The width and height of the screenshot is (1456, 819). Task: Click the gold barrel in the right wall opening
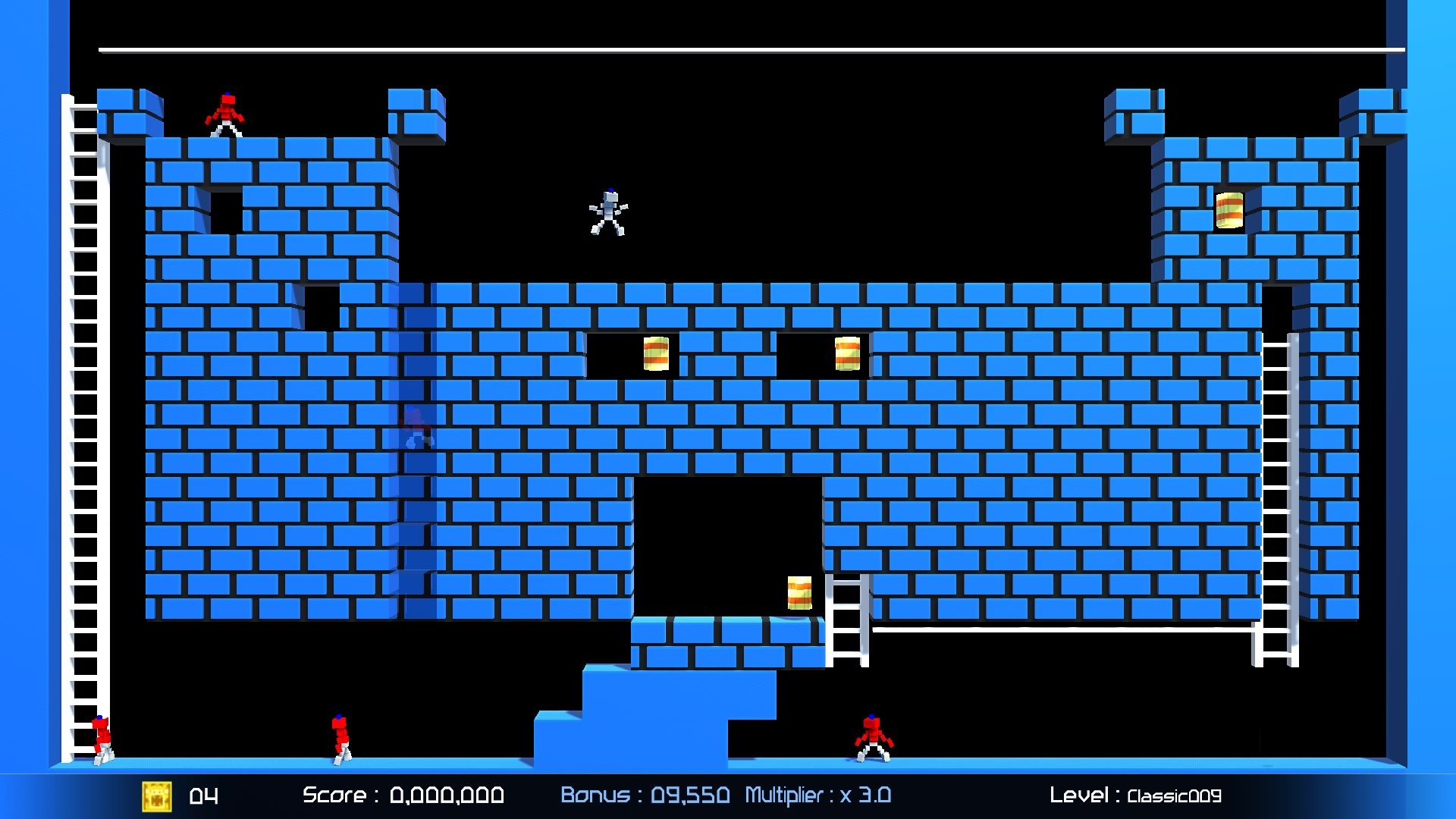(x=847, y=354)
